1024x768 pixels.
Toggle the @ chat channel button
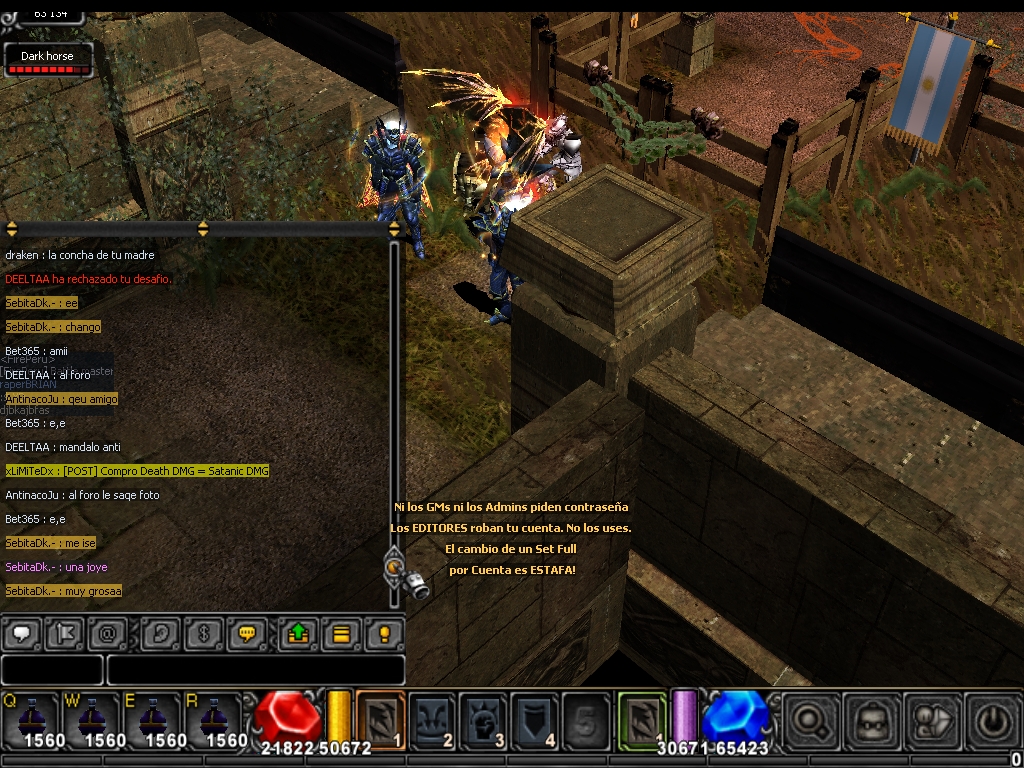coord(106,634)
